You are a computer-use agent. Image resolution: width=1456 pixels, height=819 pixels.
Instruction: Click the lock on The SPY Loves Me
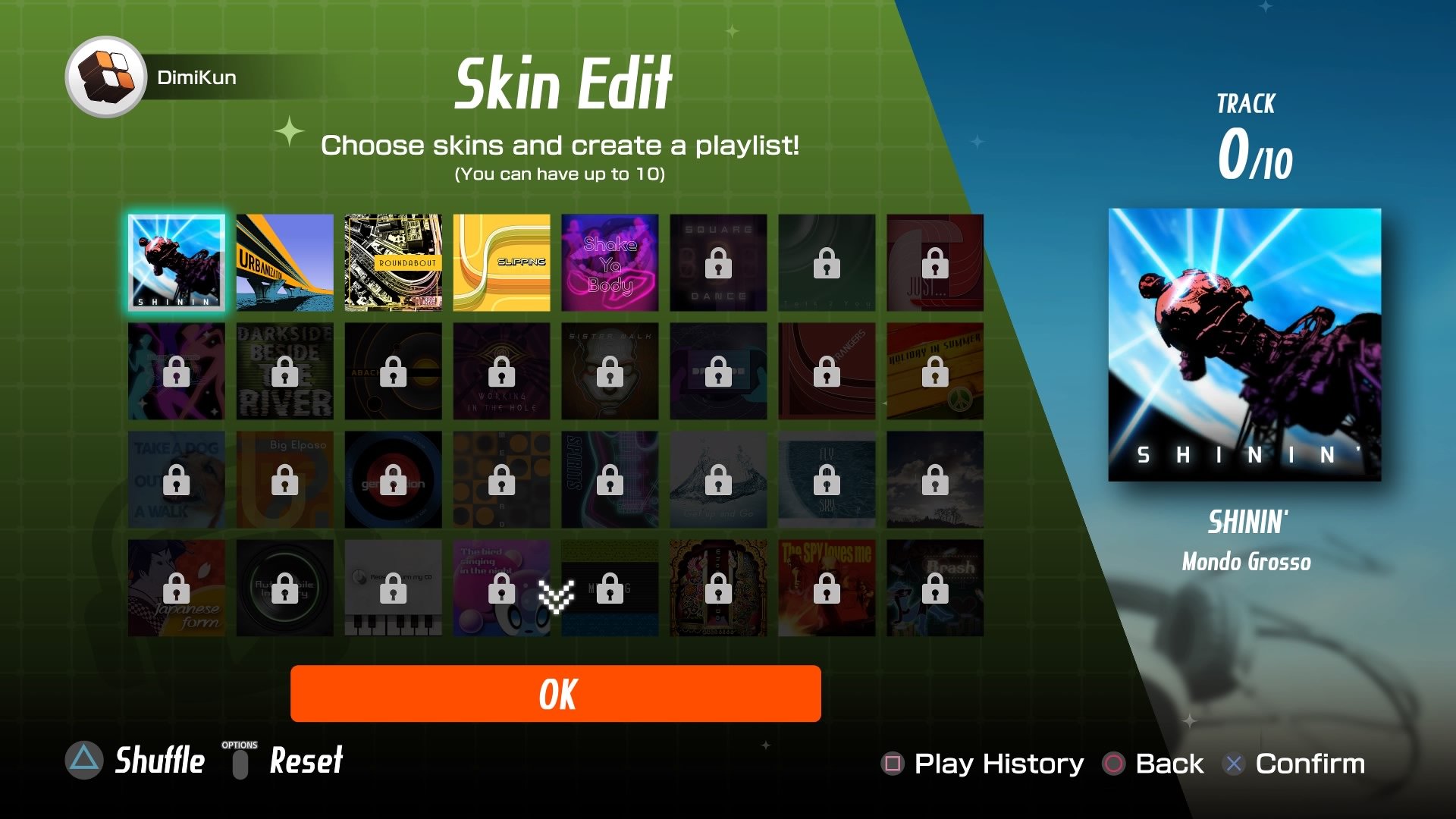(x=826, y=588)
